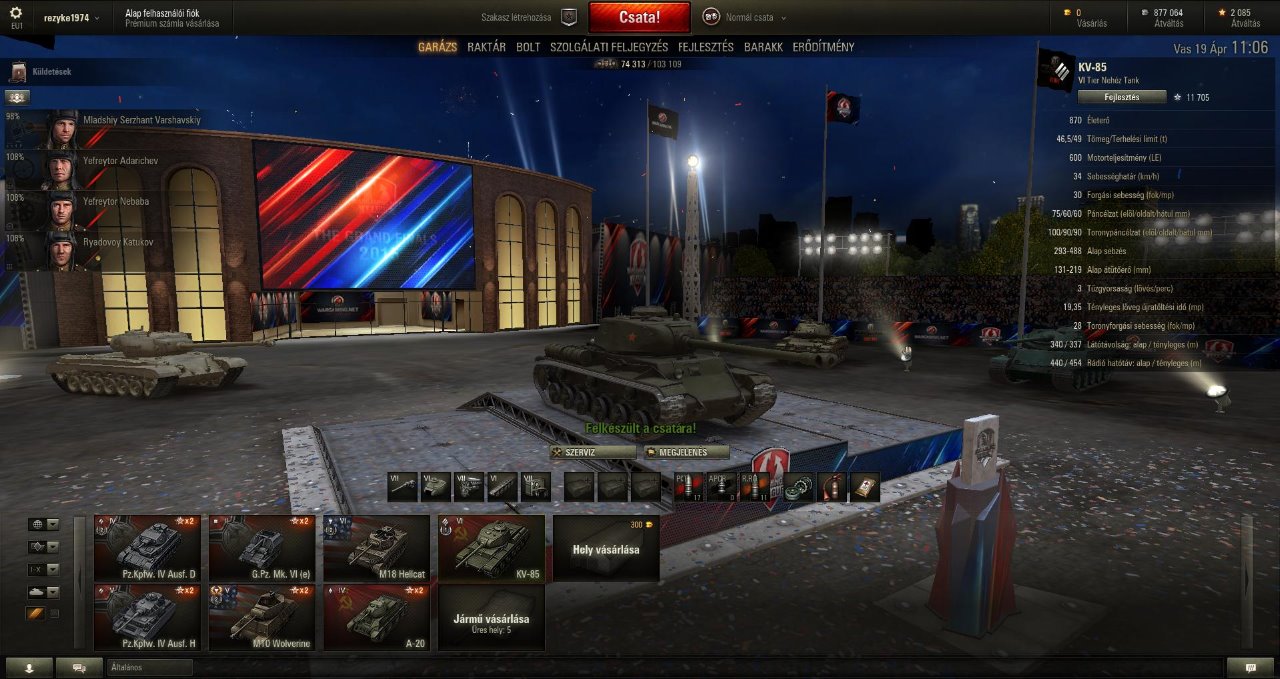Switch to the Bolt shop tab
1280x679 pixels.
click(528, 47)
